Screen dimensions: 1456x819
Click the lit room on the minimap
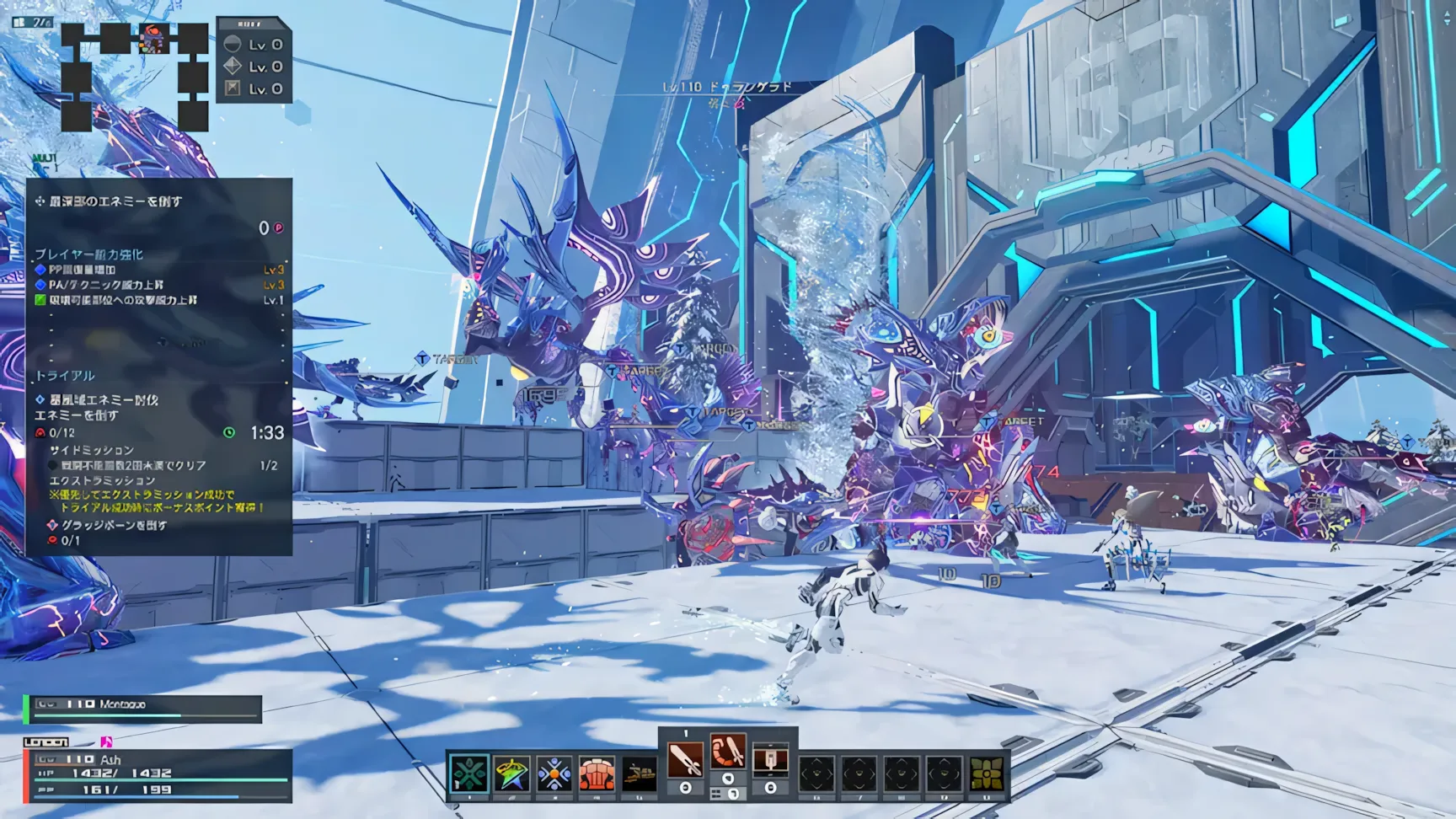(153, 38)
